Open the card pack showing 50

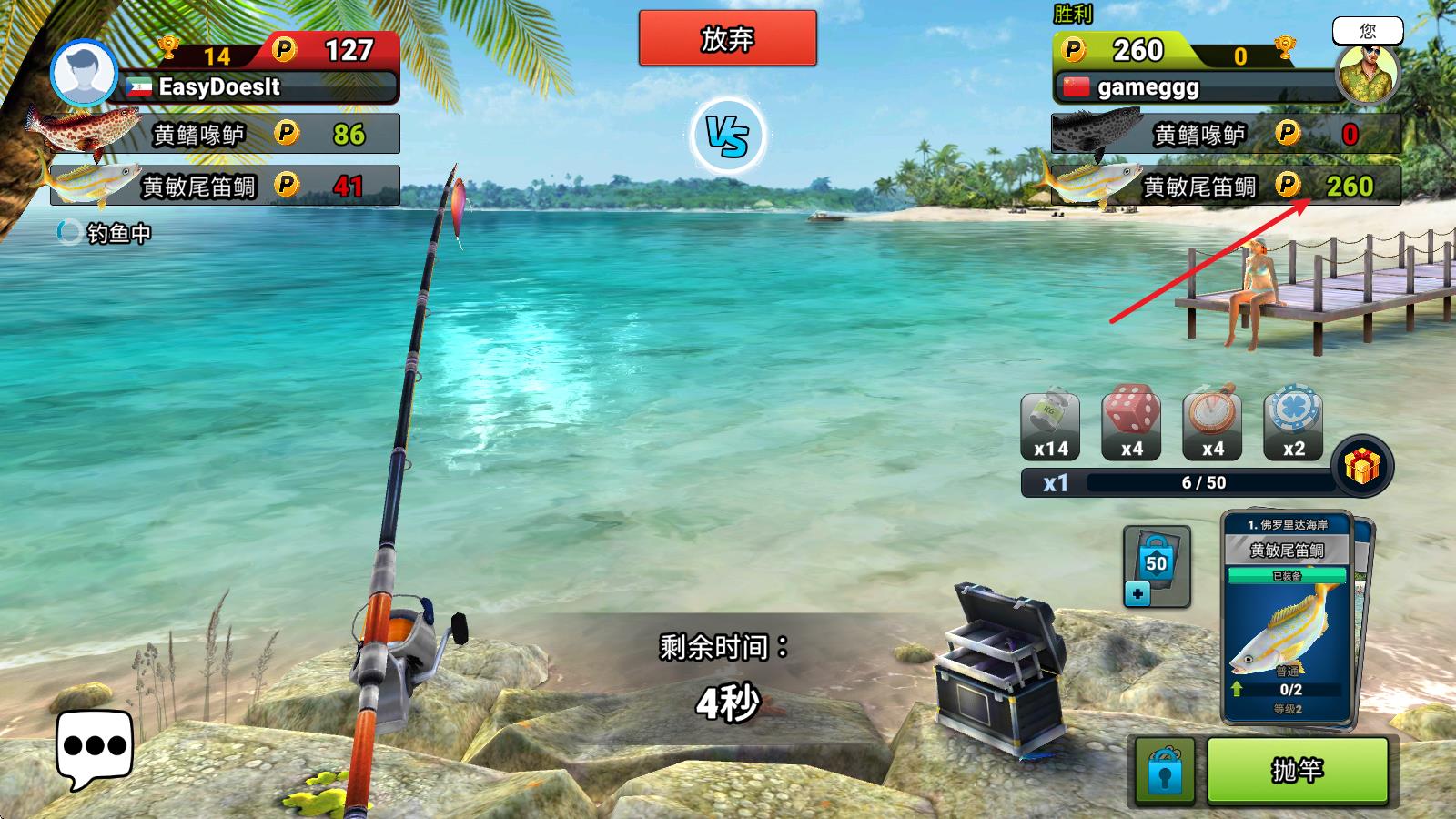1156,566
